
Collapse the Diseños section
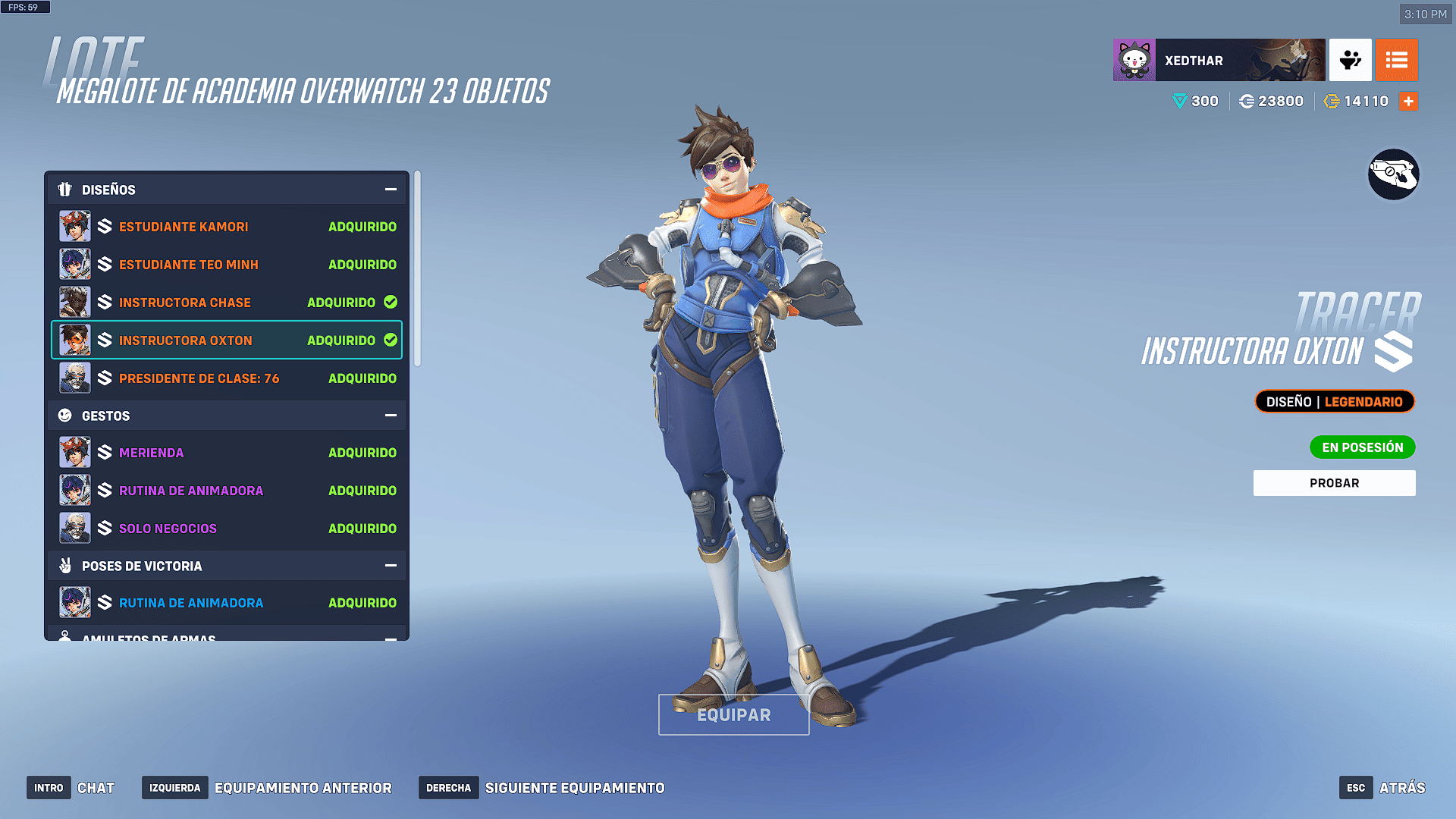[x=391, y=190]
